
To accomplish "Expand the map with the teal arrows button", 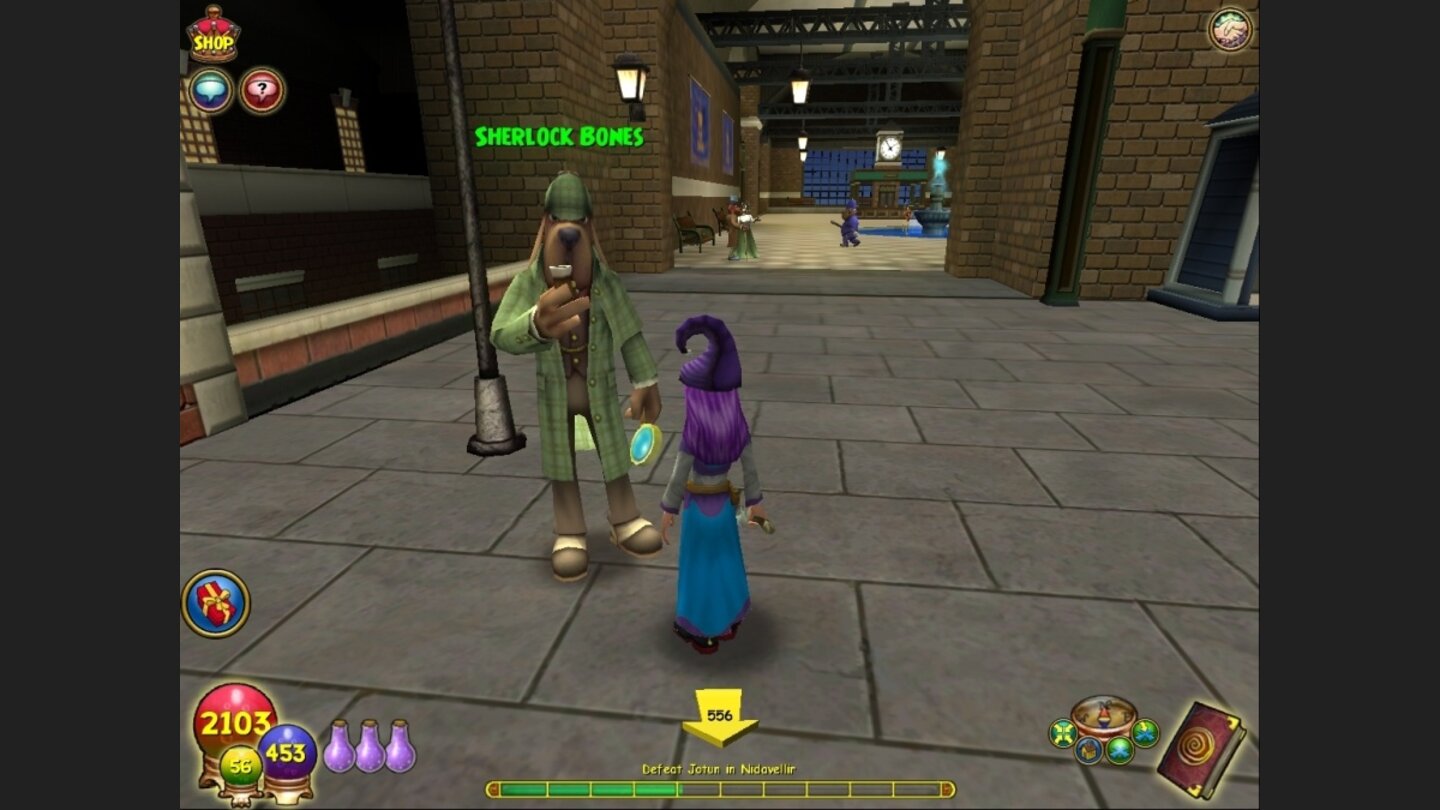I will point(1061,732).
